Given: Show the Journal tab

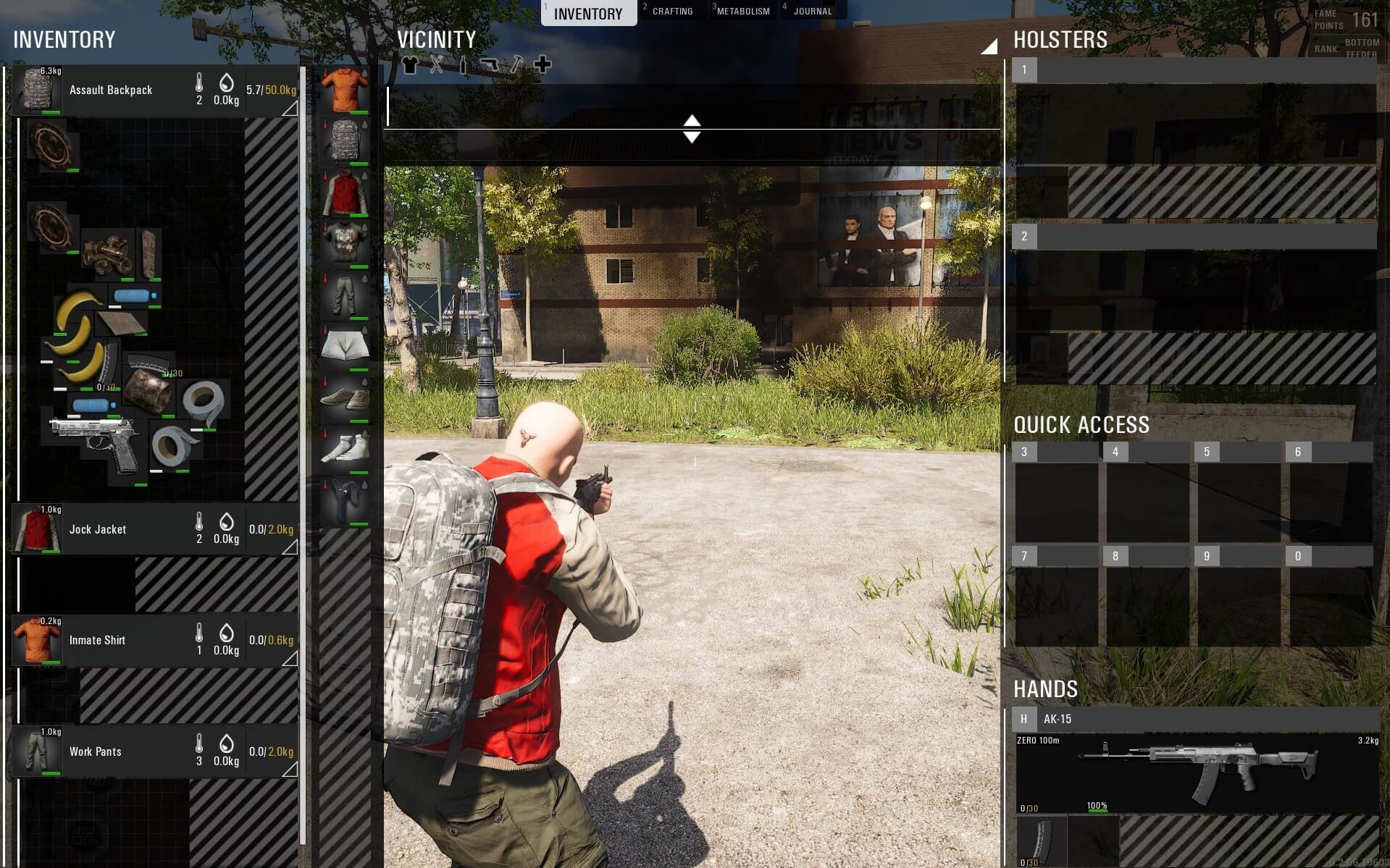Looking at the screenshot, I should [x=812, y=12].
